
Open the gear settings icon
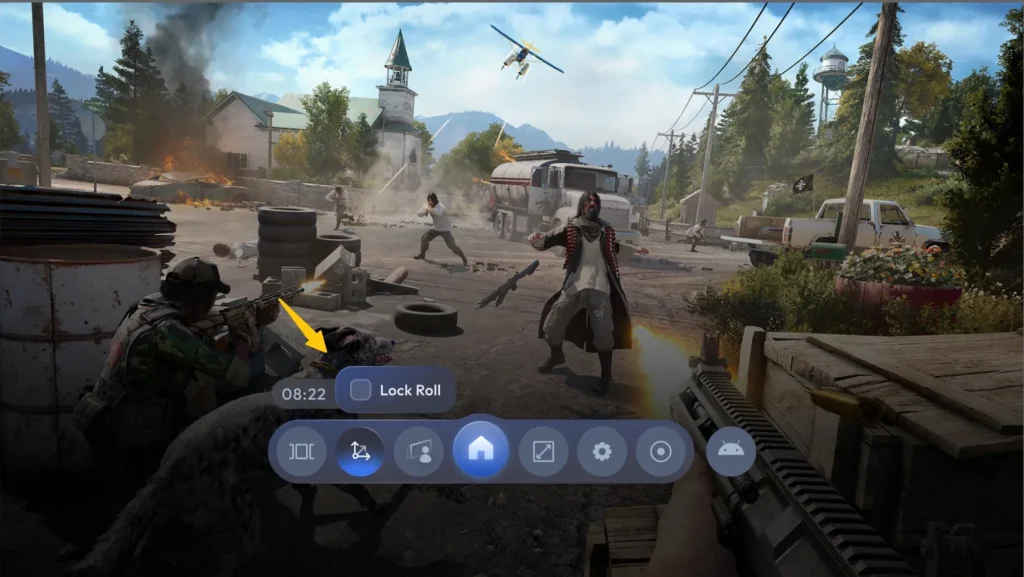pos(601,452)
